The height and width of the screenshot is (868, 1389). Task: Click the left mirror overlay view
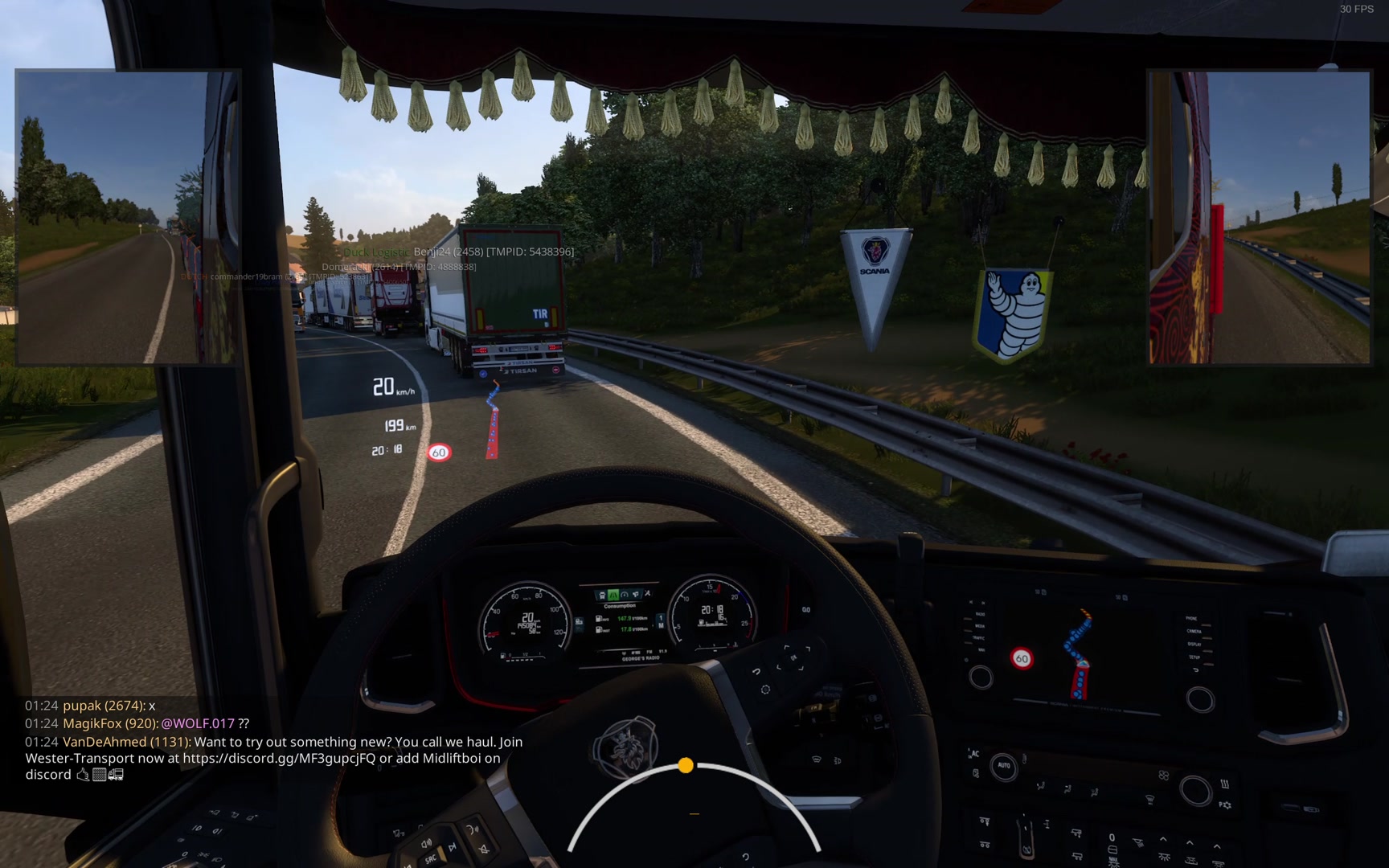pos(127,217)
